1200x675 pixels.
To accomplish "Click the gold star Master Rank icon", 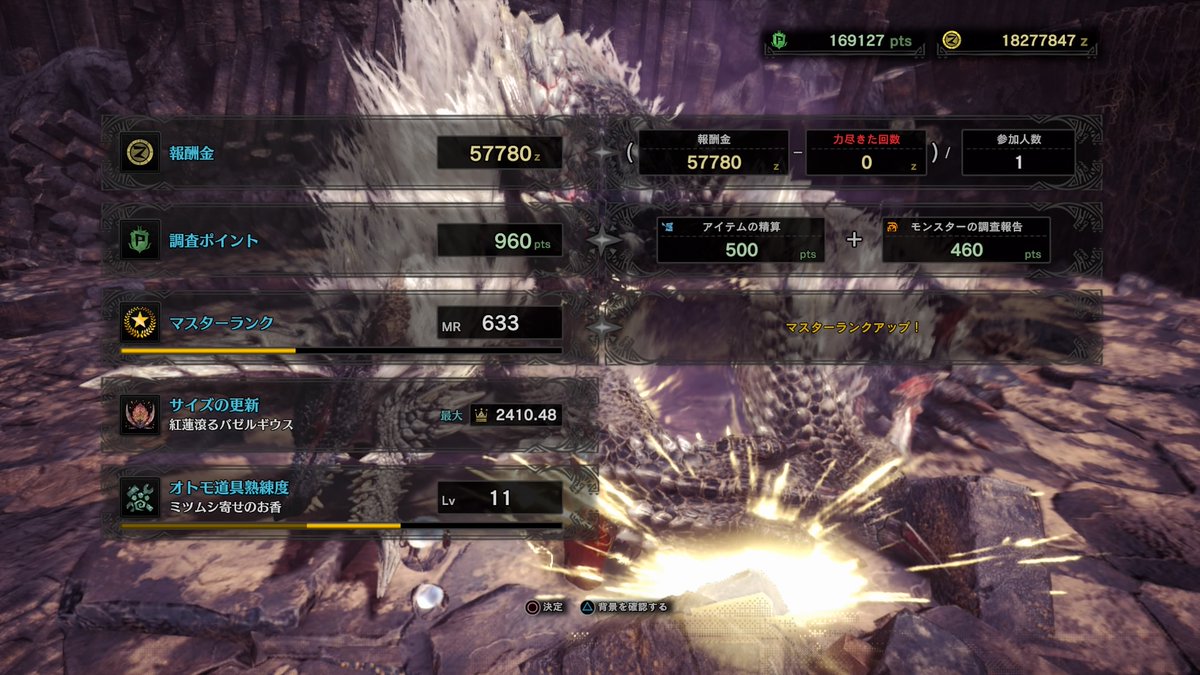I will click(x=139, y=324).
